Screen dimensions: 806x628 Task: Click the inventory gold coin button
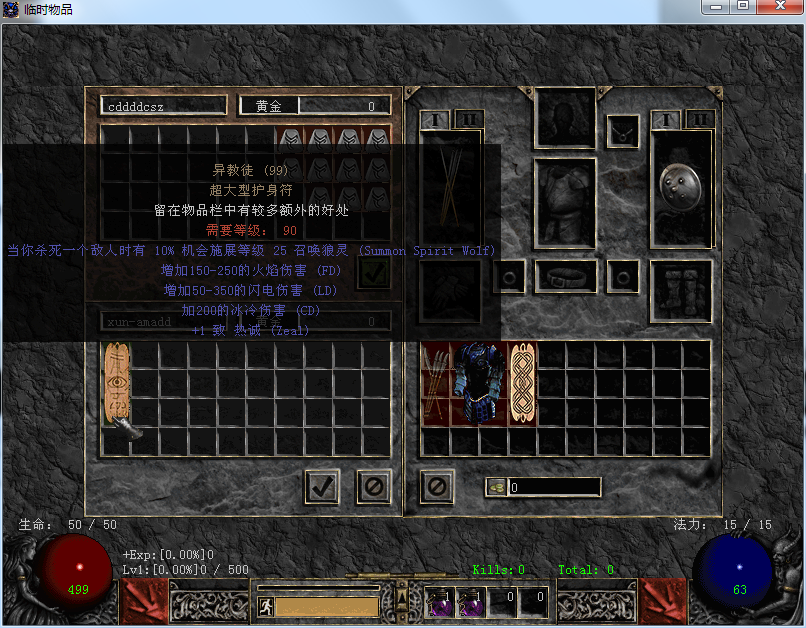(x=496, y=487)
